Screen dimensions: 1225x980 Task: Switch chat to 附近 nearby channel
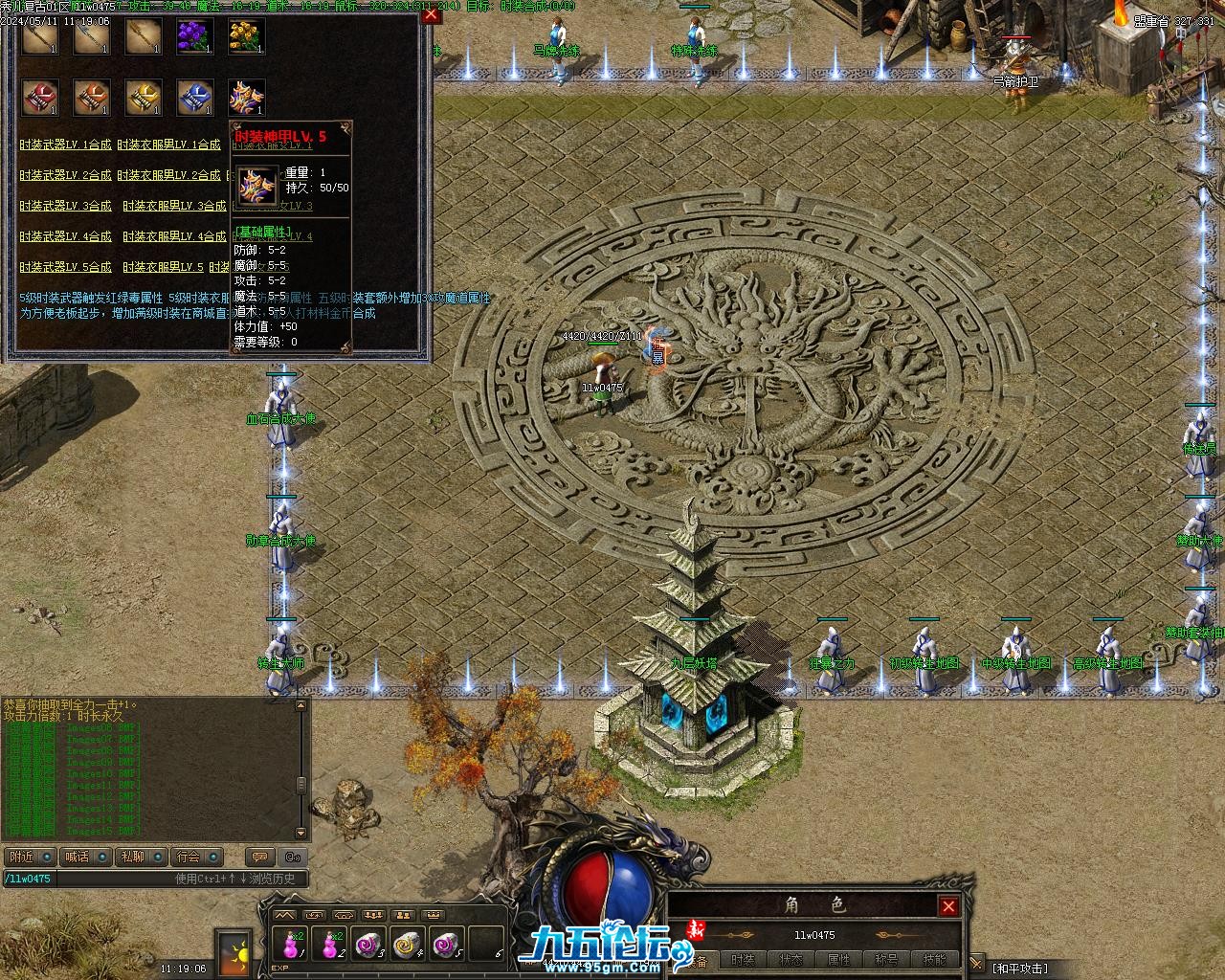(x=20, y=857)
